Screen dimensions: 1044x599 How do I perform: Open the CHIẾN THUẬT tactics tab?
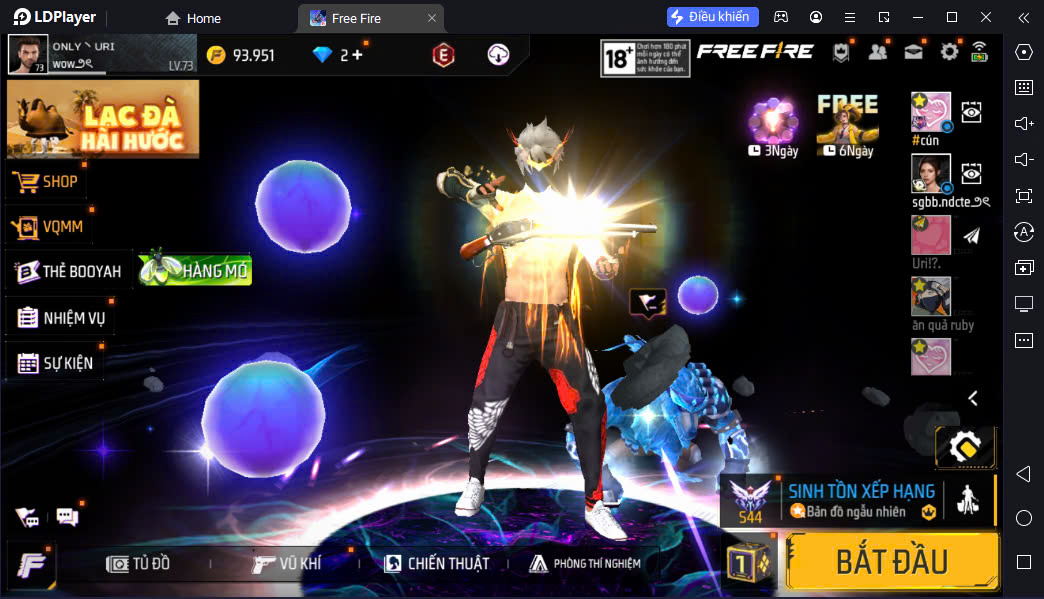436,564
